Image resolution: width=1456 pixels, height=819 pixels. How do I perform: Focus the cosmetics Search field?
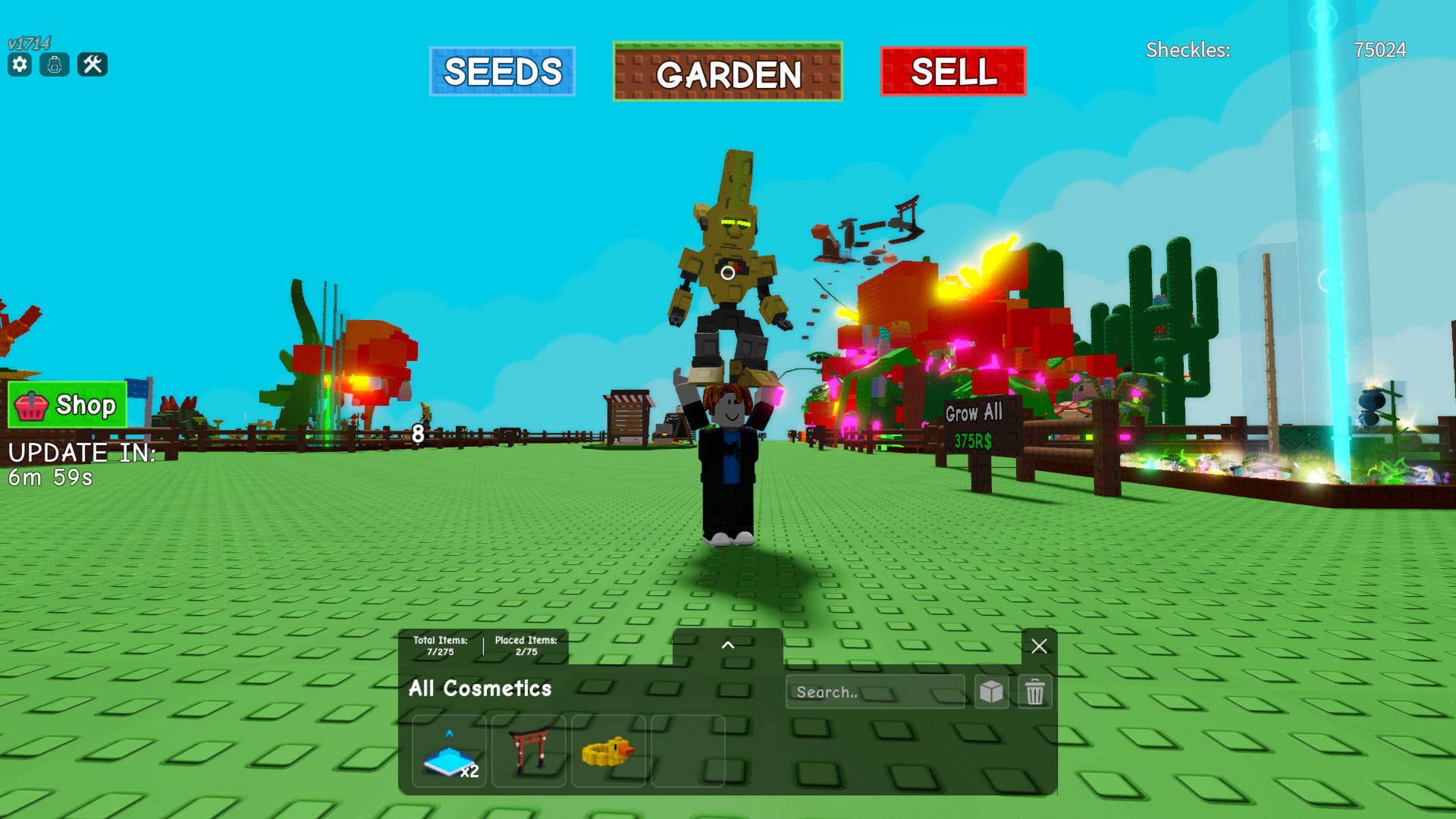874,692
